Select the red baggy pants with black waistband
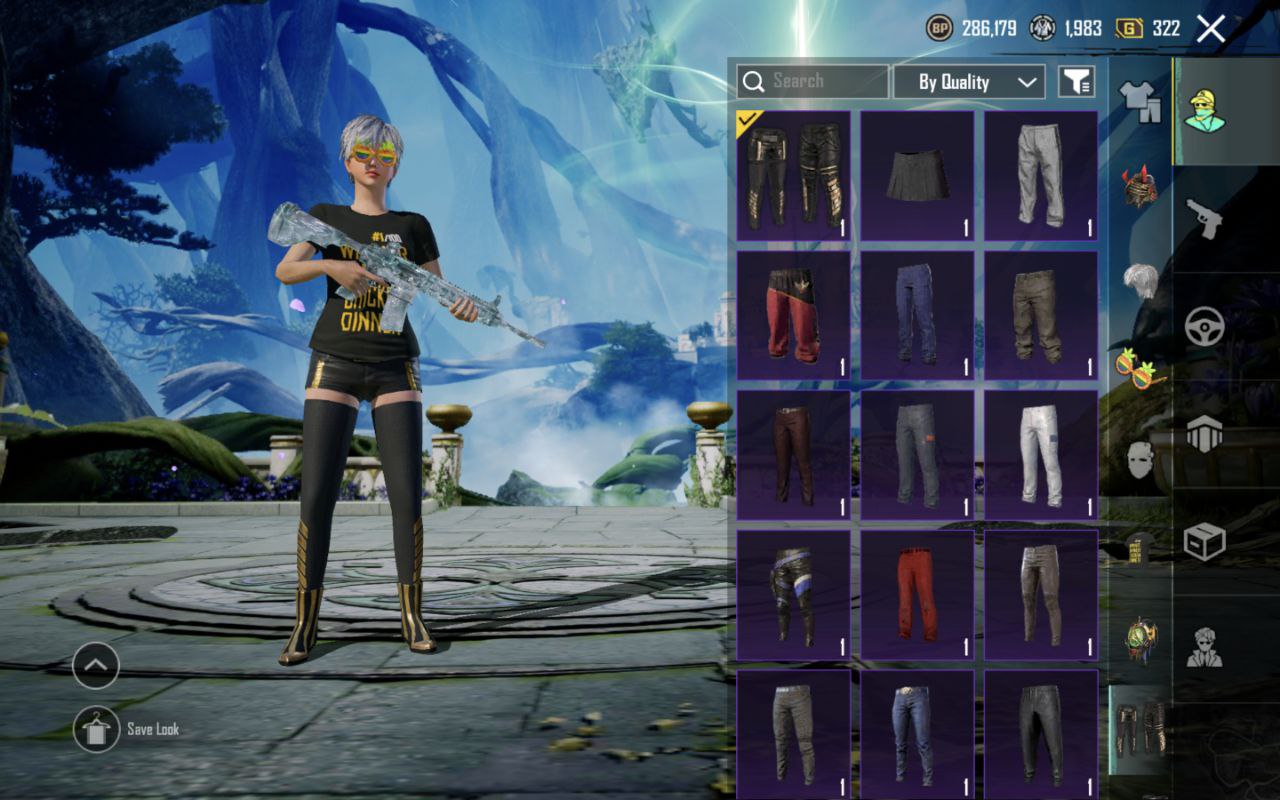The image size is (1280, 800). click(793, 315)
